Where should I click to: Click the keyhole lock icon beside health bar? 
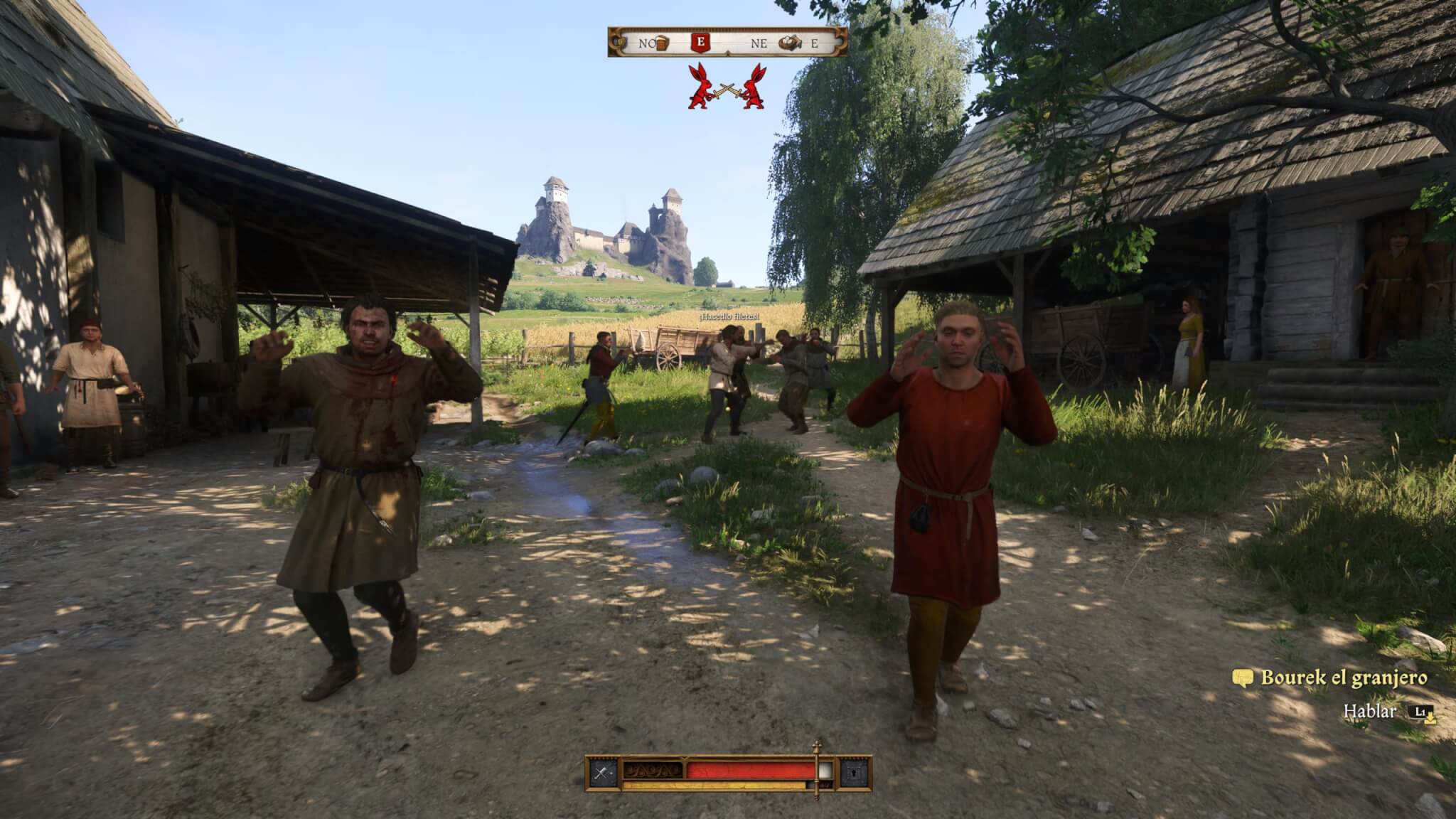853,772
